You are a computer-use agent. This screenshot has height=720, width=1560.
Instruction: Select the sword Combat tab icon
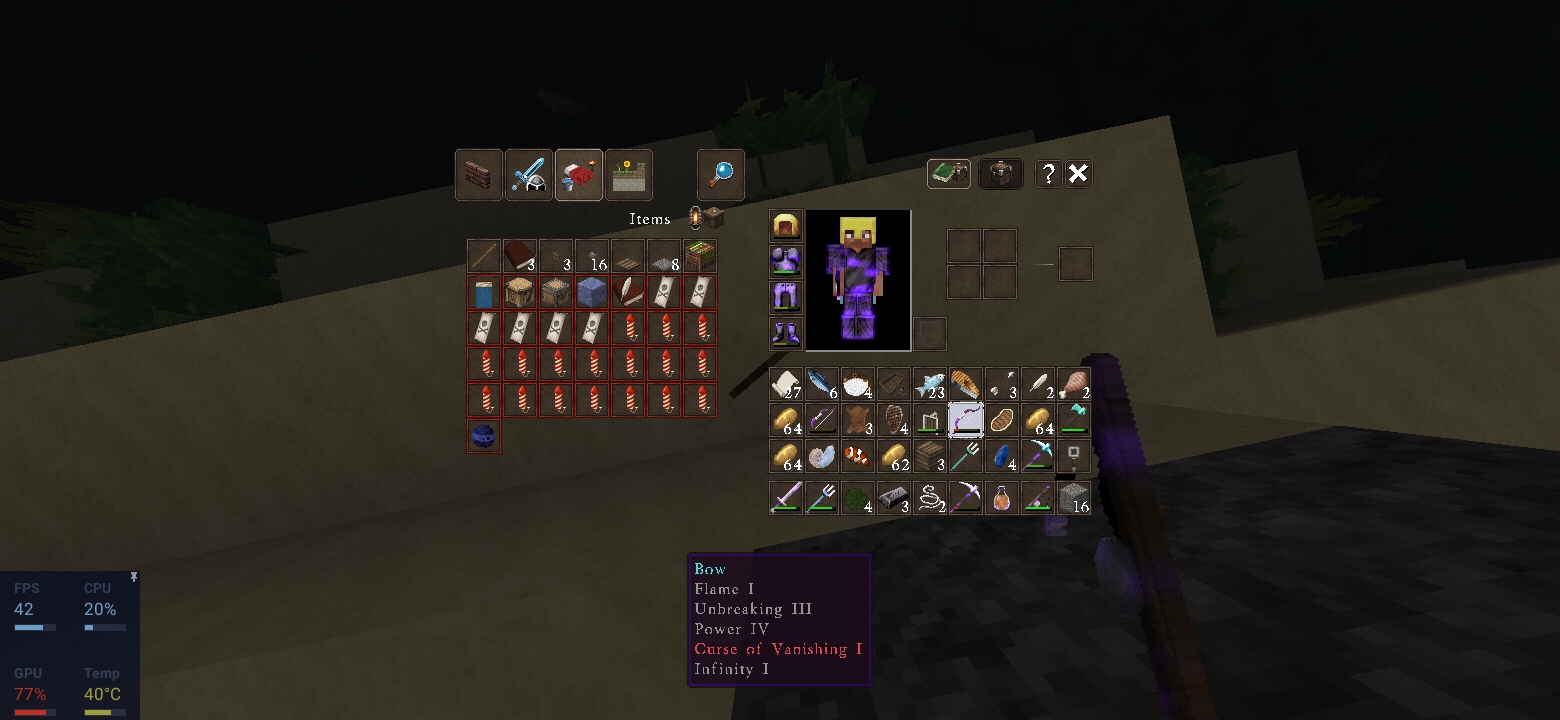click(528, 174)
